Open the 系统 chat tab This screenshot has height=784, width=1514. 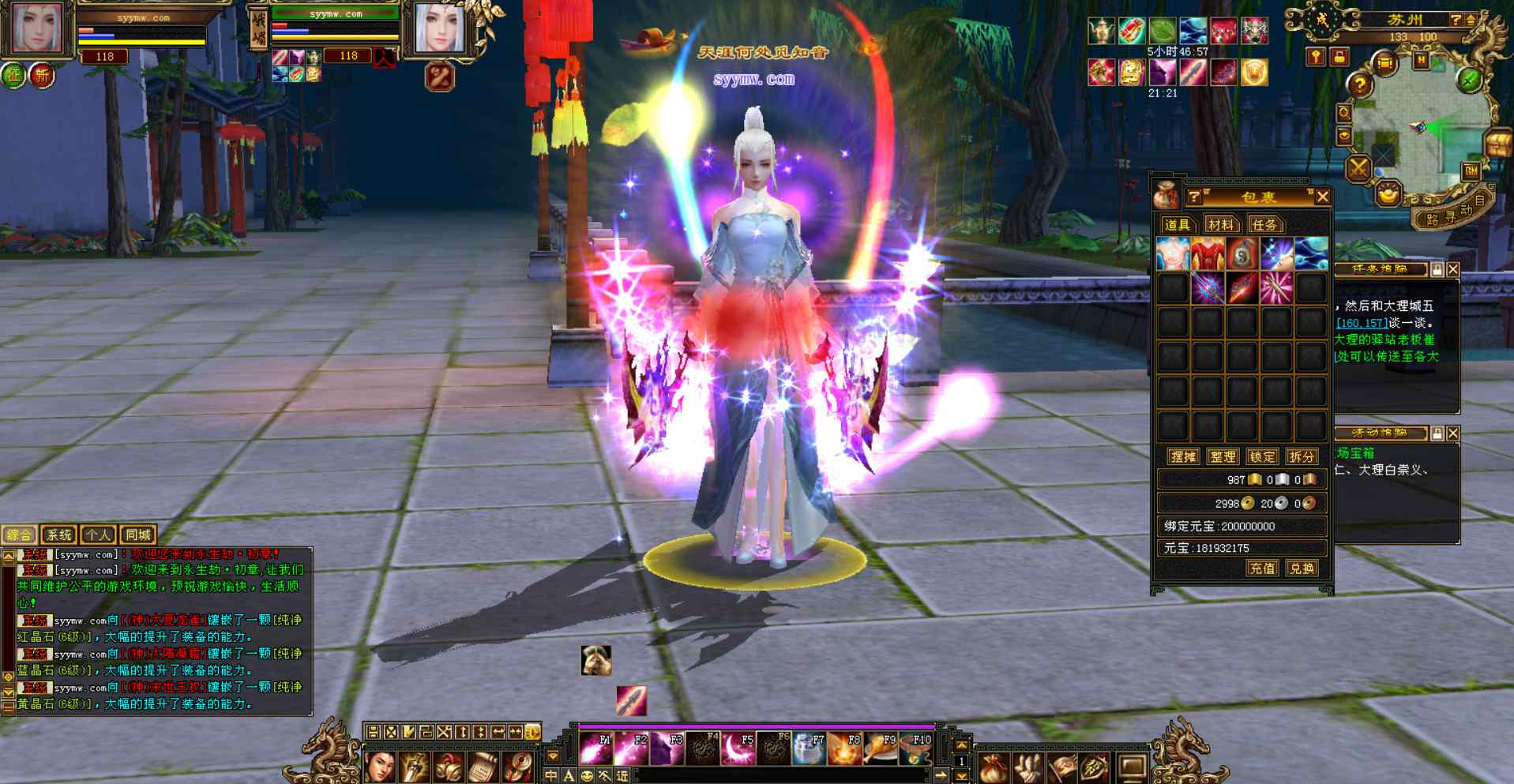coord(58,535)
